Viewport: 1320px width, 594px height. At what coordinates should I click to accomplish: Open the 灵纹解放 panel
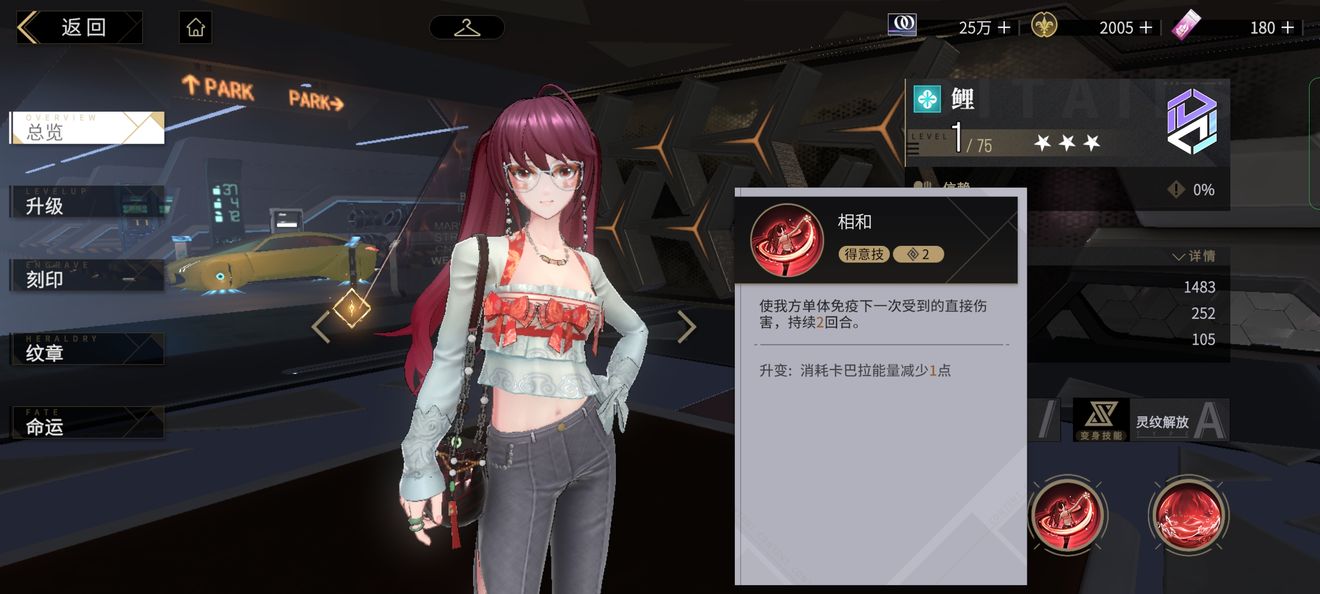[1162, 421]
